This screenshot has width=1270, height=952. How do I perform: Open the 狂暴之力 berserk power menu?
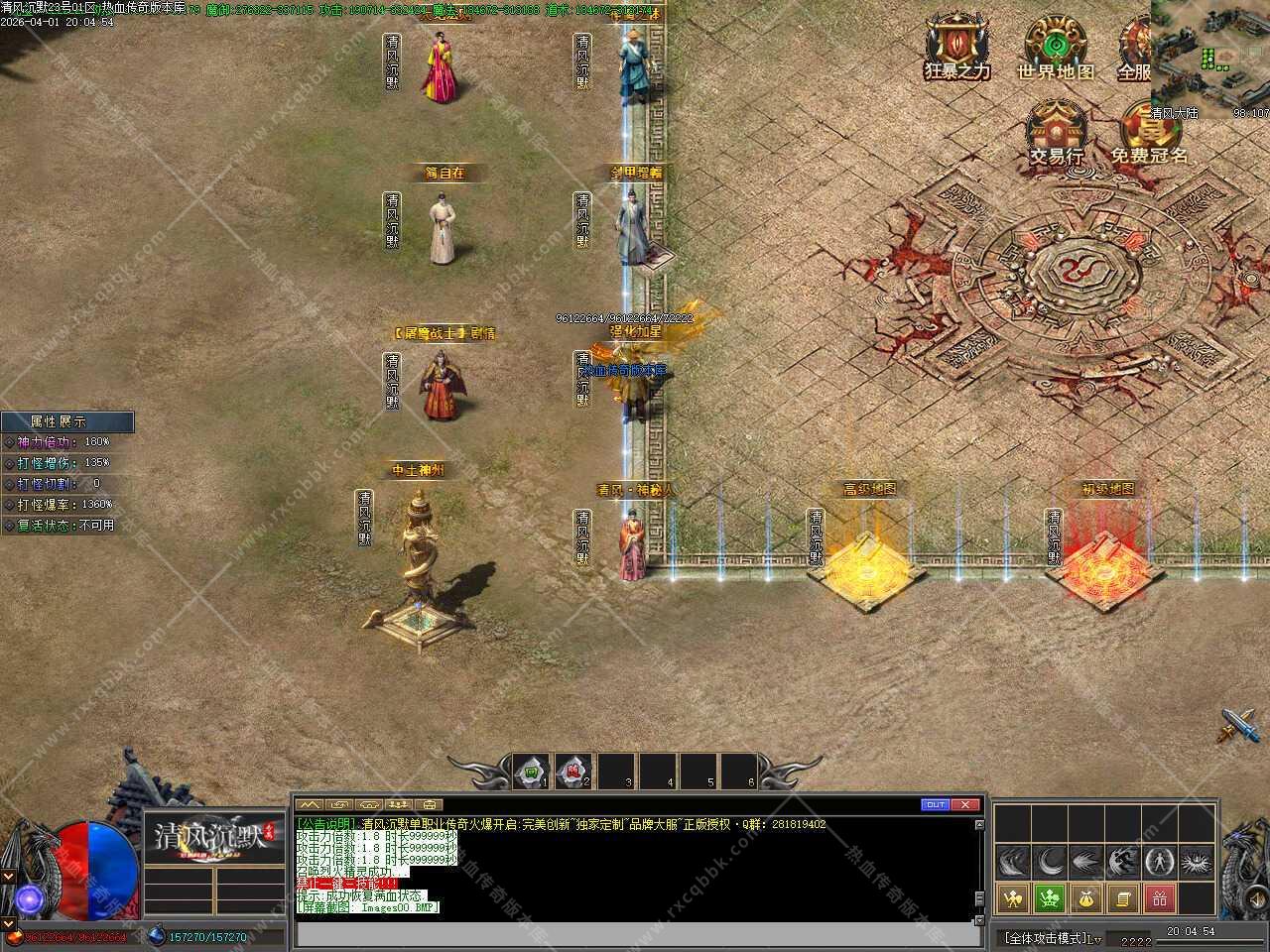pyautogui.click(x=956, y=45)
